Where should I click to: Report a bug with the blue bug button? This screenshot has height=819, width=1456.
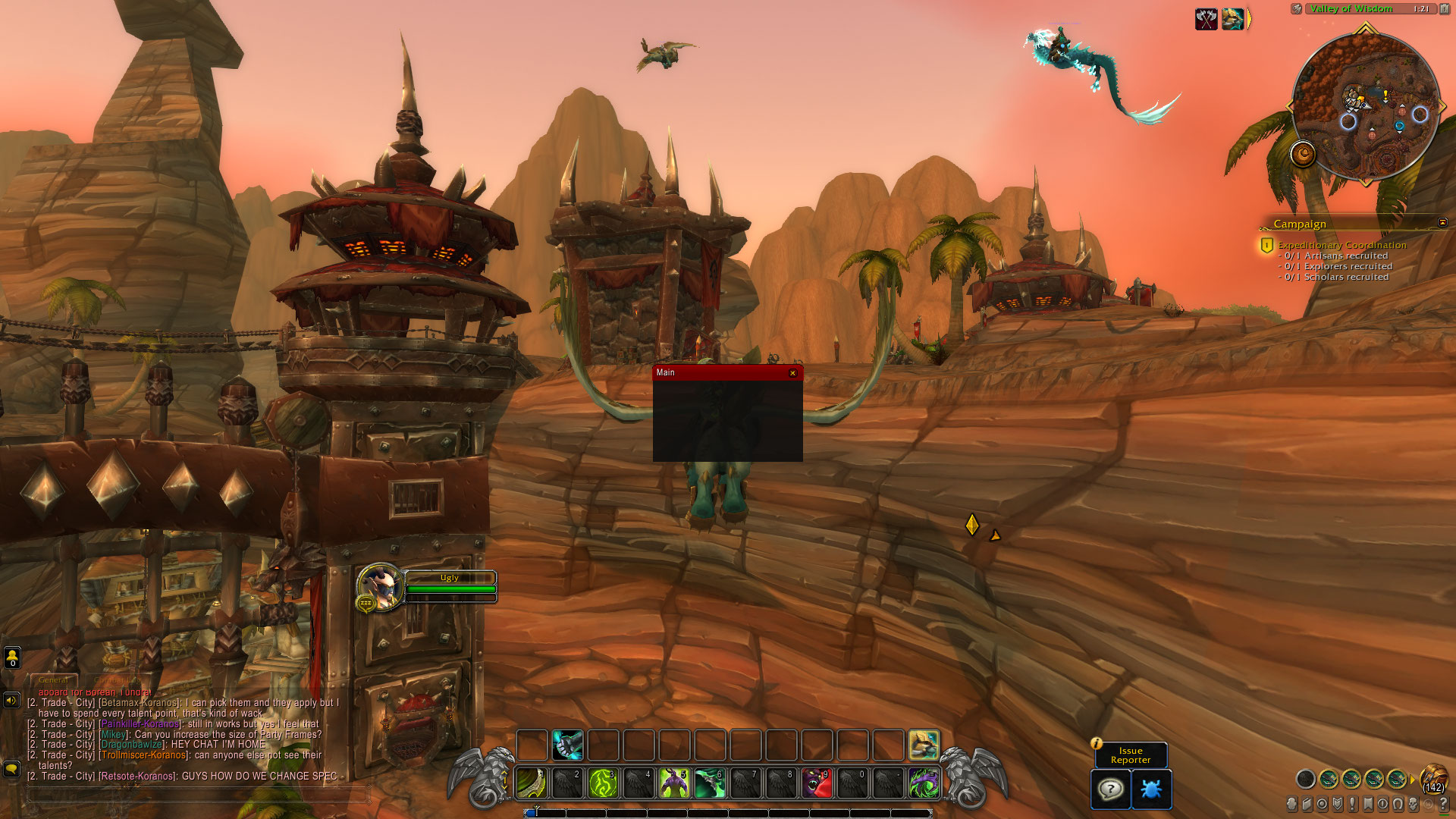[x=1151, y=789]
